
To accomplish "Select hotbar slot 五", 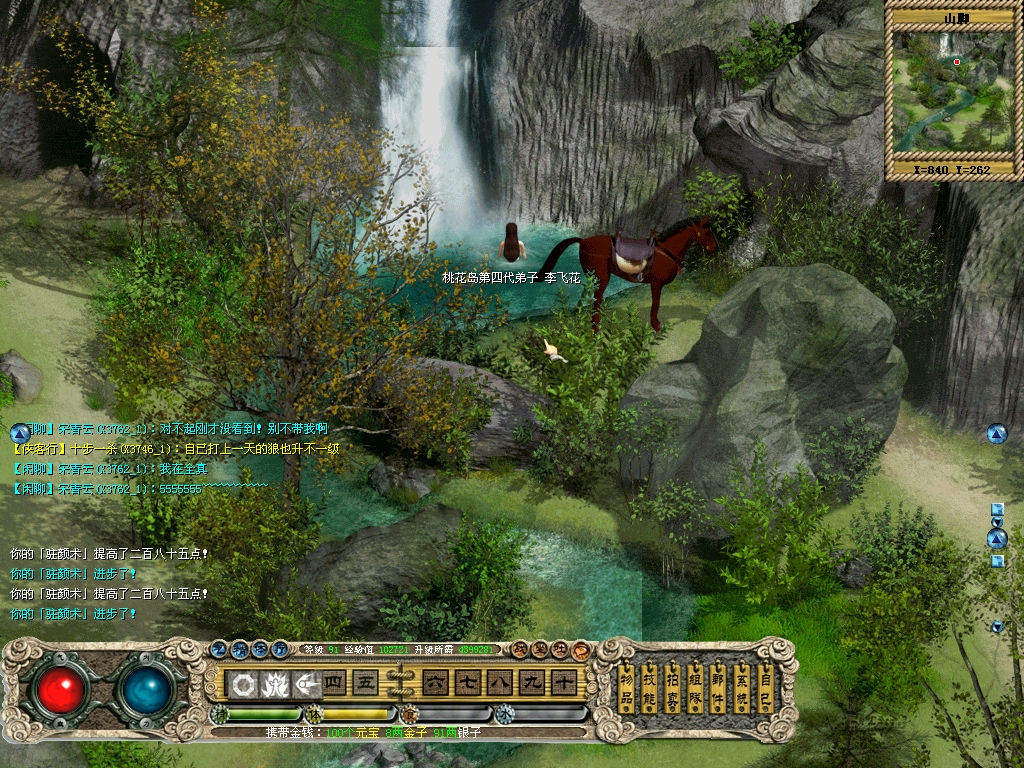I will click(x=367, y=684).
